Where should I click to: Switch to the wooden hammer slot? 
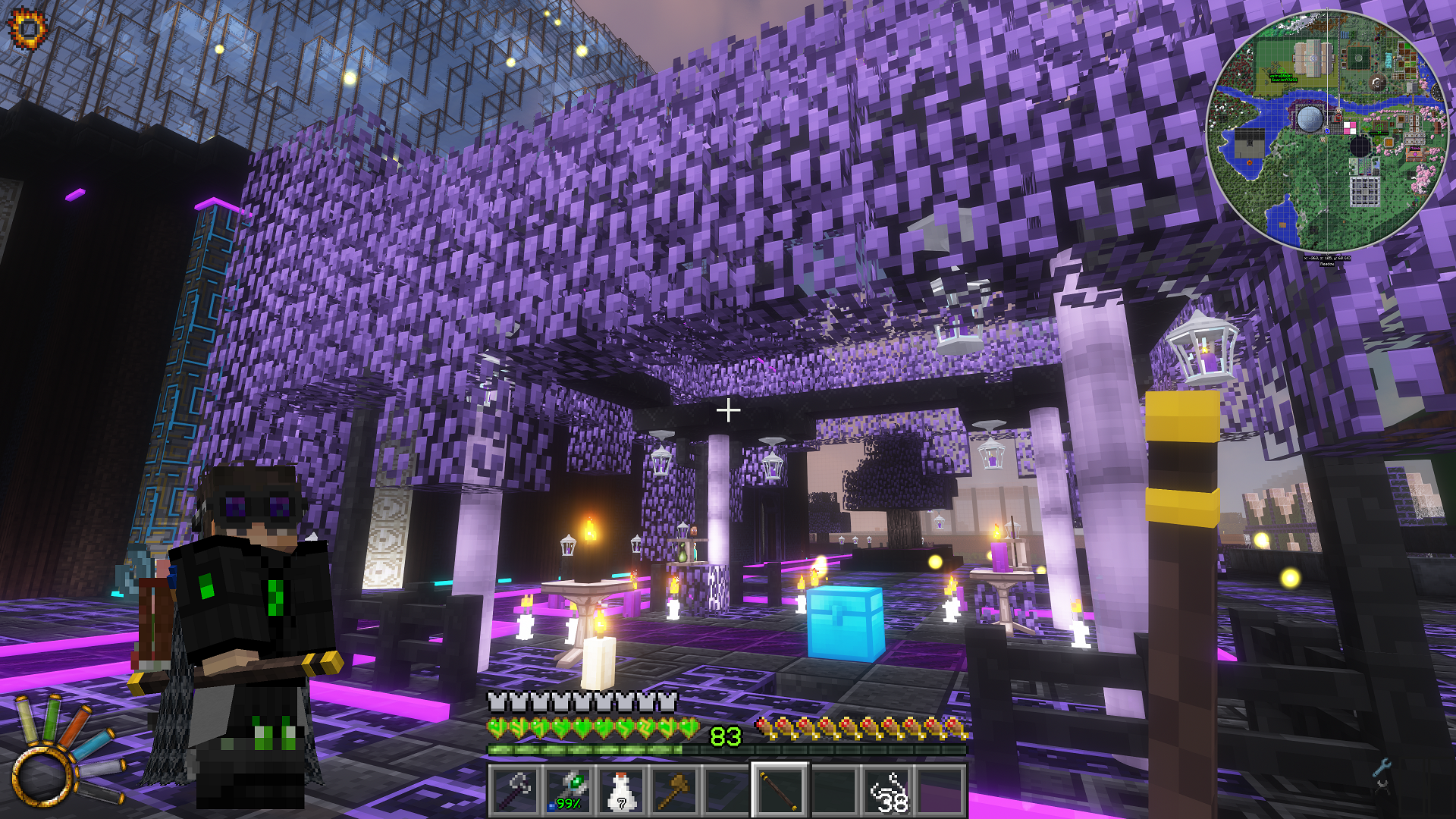click(x=673, y=790)
